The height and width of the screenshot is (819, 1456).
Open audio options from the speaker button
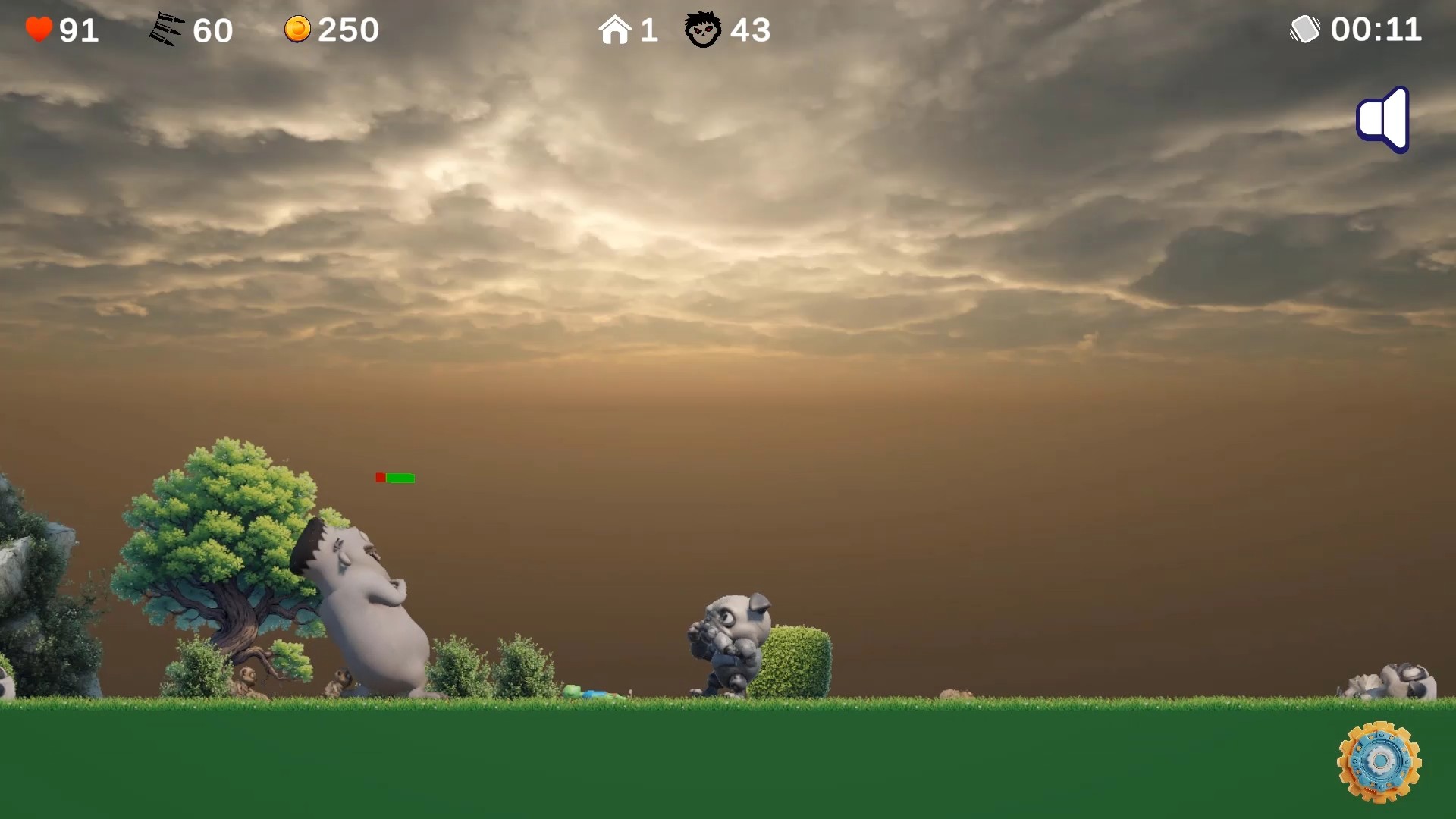click(x=1382, y=119)
